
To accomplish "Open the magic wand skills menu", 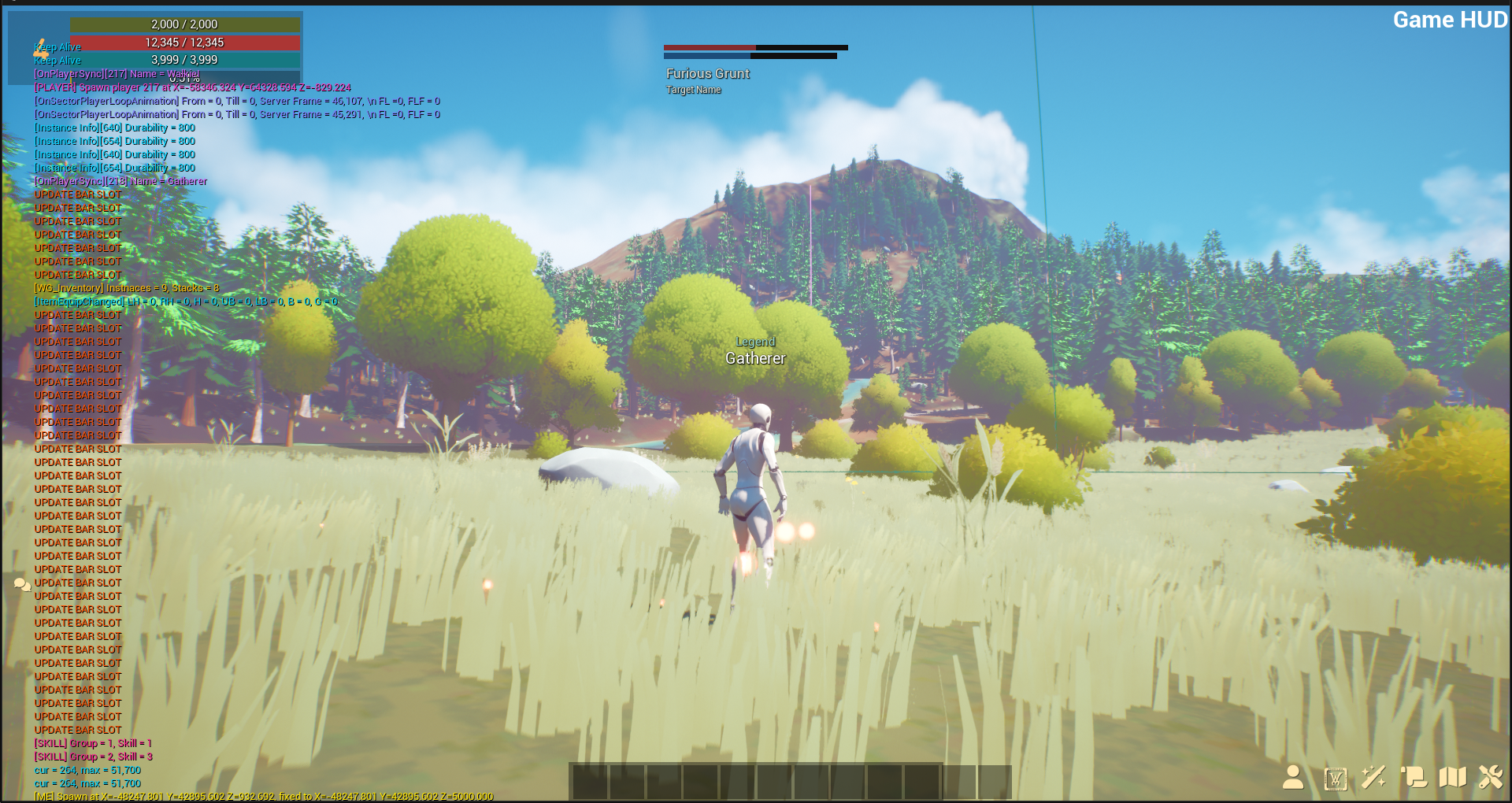I will (1373, 778).
